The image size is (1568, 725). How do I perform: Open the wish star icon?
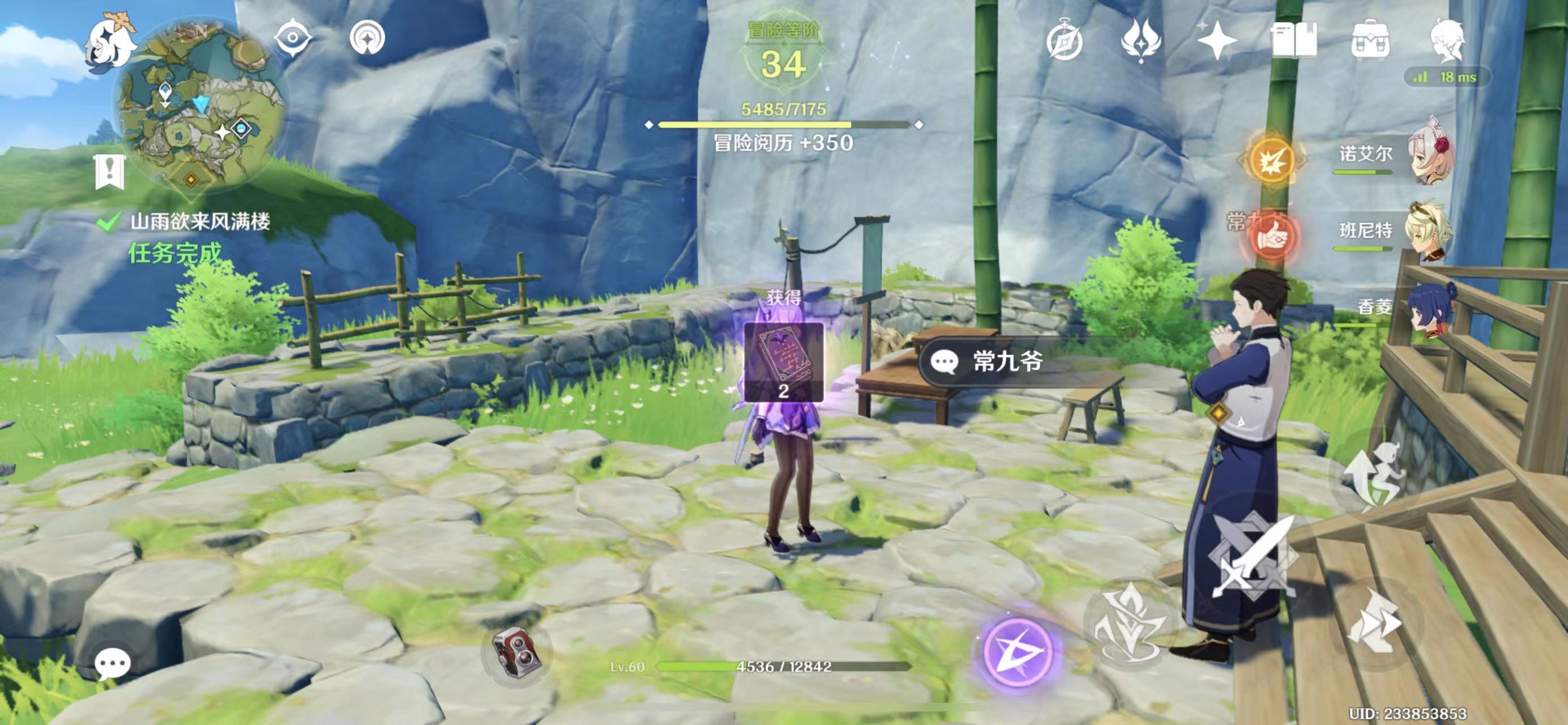[1217, 41]
